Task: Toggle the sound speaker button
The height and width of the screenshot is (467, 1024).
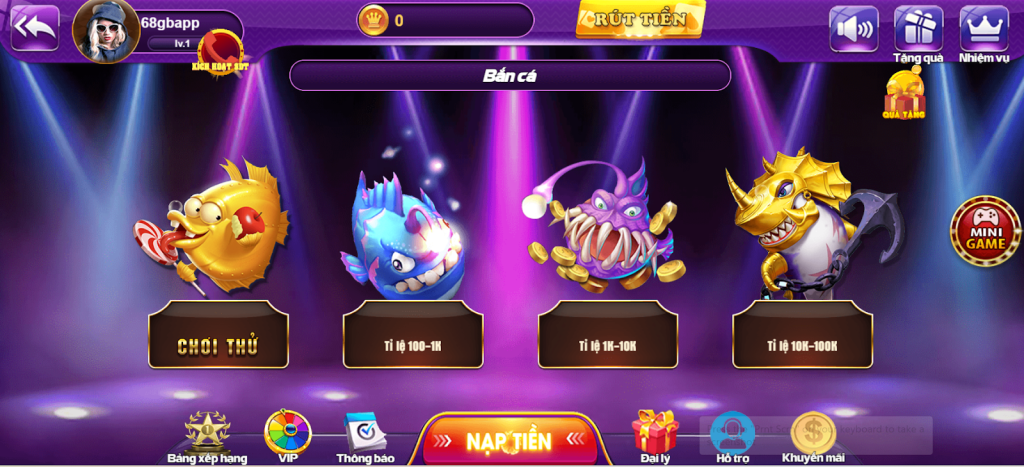Action: [x=853, y=28]
